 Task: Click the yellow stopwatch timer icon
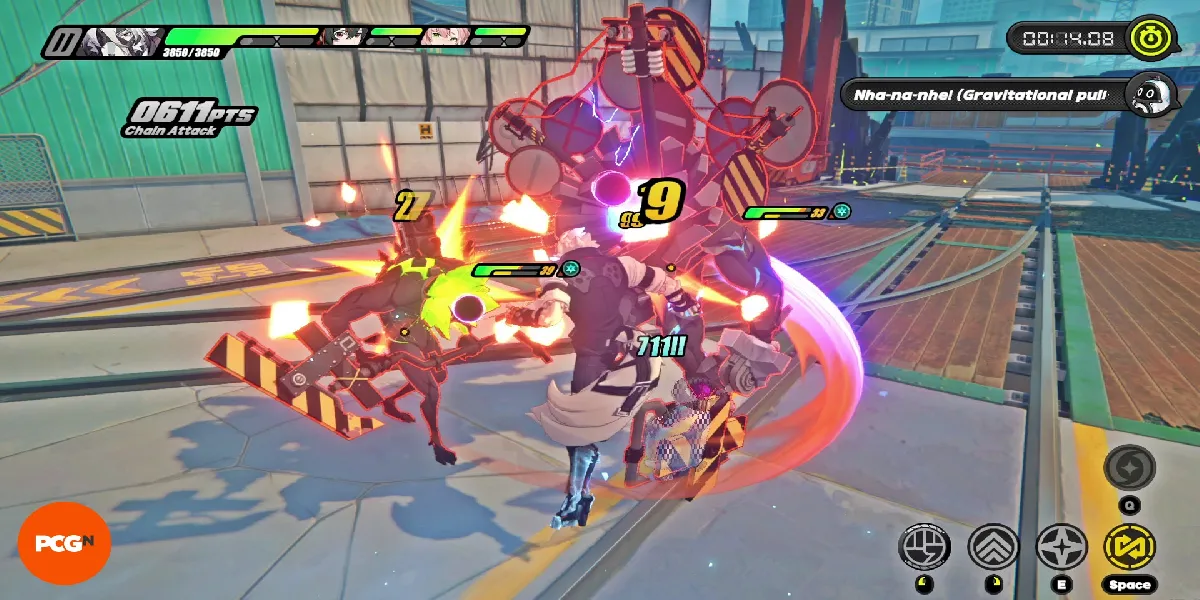[1144, 38]
